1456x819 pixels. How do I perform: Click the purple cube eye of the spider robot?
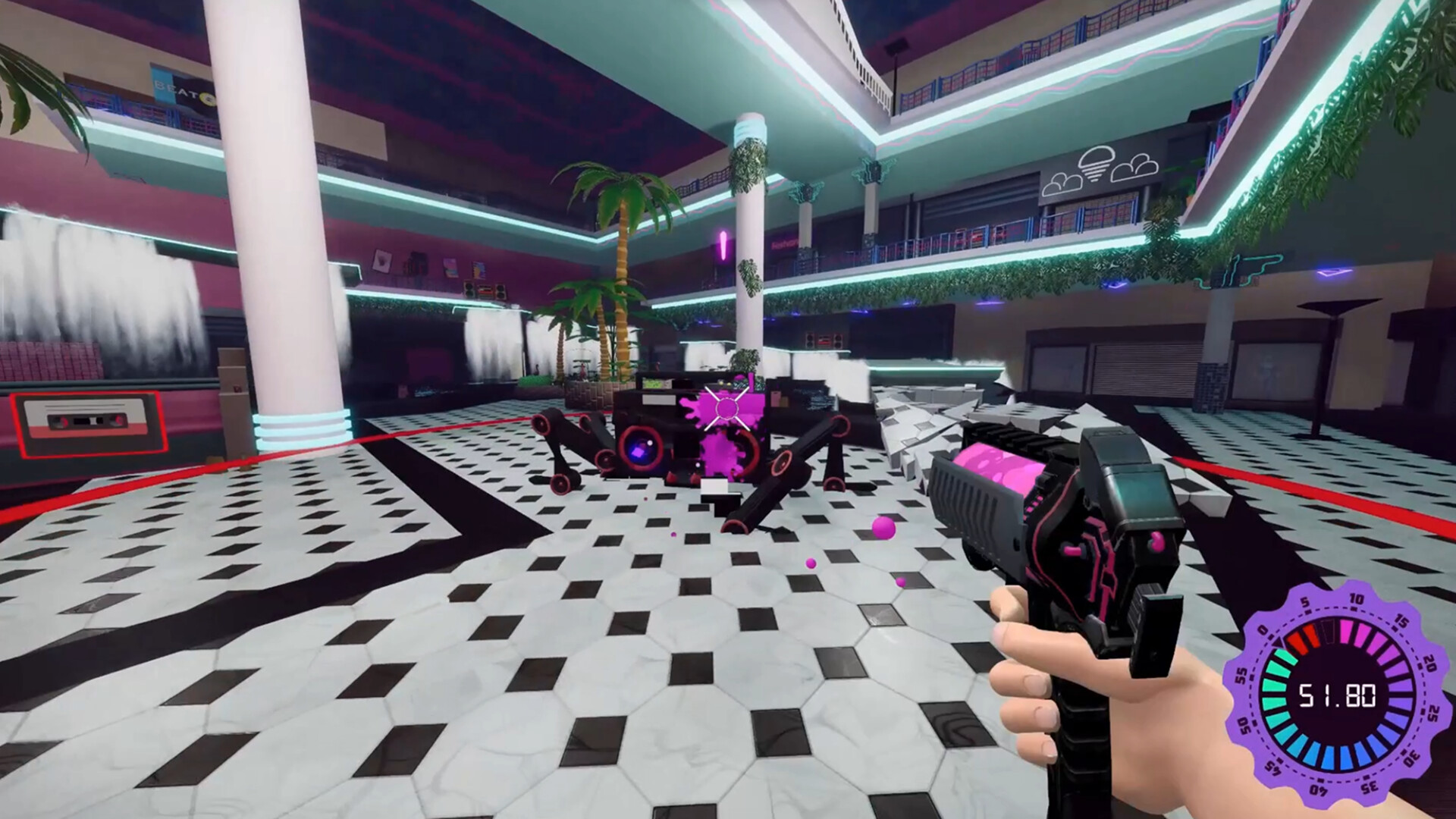tap(637, 452)
